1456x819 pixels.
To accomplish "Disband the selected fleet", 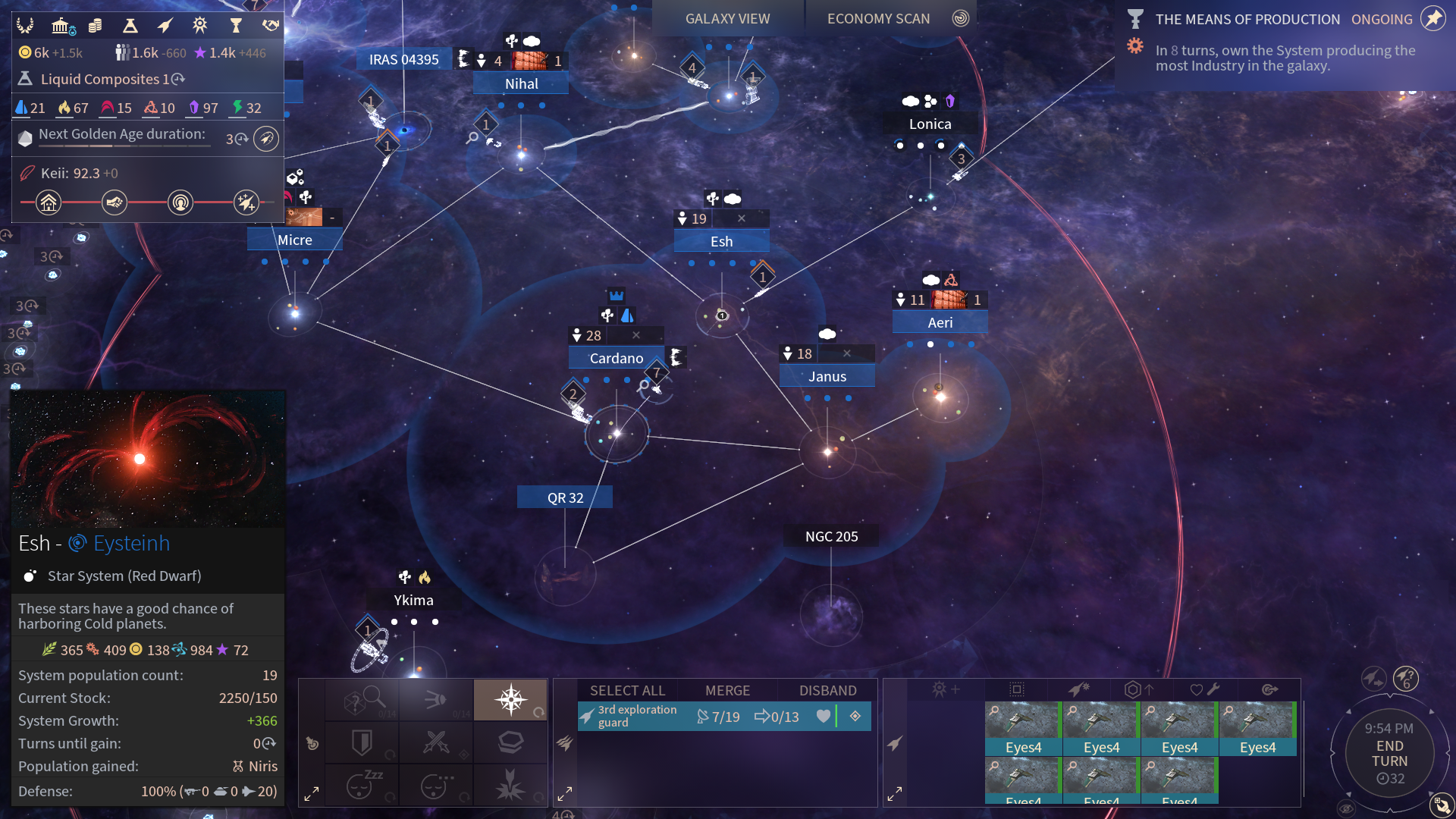I will [827, 690].
